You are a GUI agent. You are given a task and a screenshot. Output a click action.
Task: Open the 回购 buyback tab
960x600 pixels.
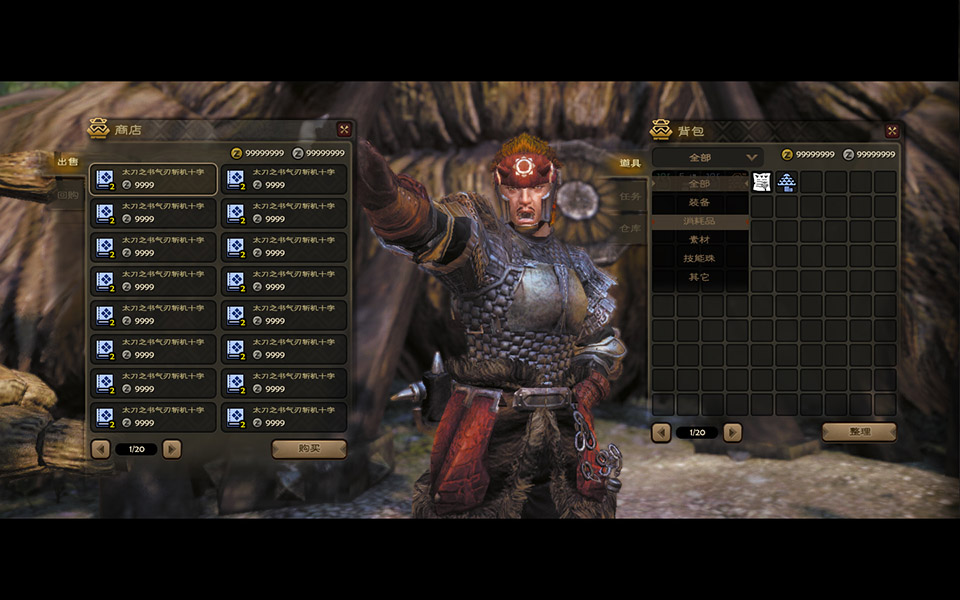tap(68, 196)
